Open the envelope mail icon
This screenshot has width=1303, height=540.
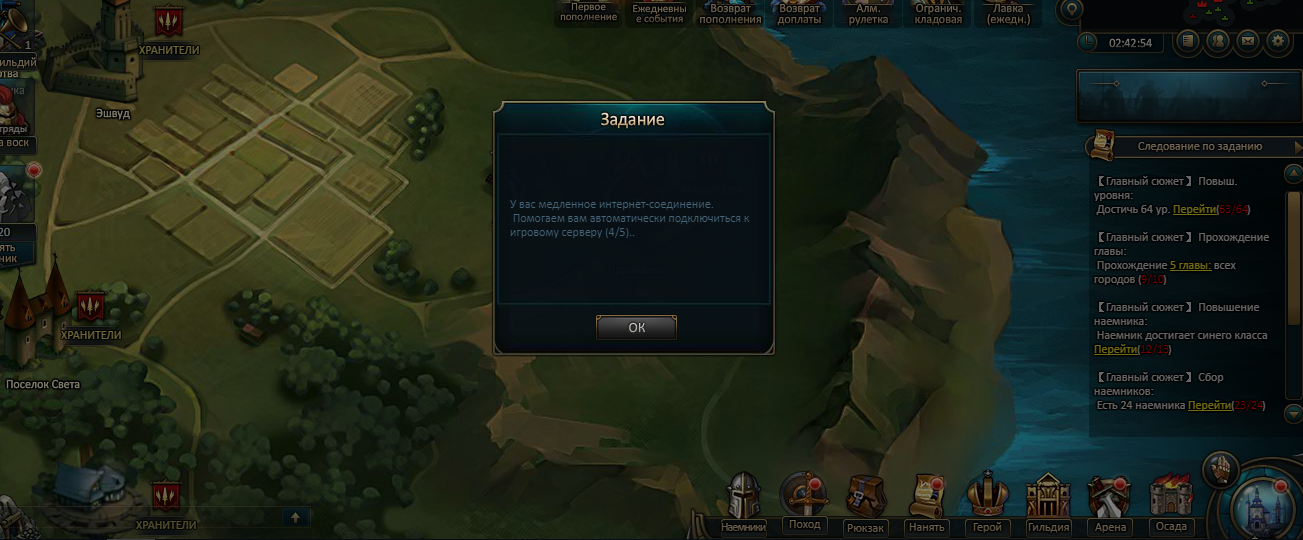pyautogui.click(x=1247, y=41)
